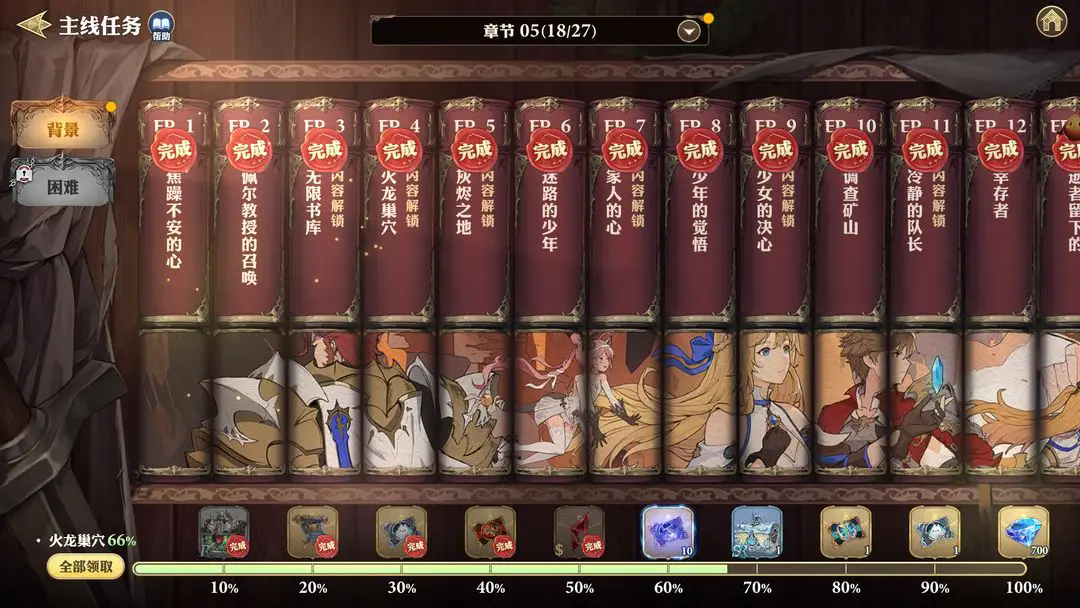Claim all rewards with 全部领取

pyautogui.click(x=86, y=567)
